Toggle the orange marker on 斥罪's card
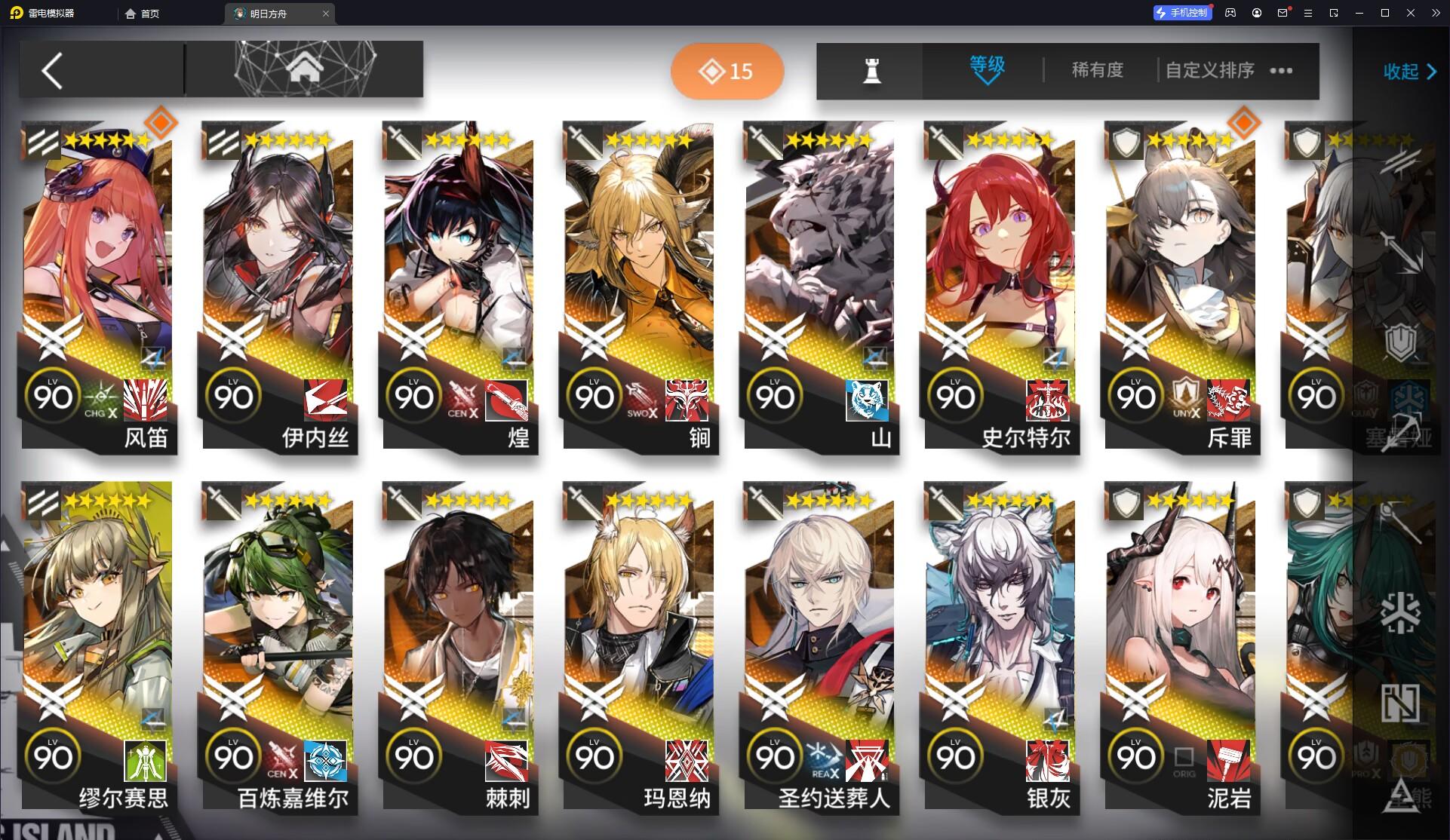The height and width of the screenshot is (840, 1450). (1243, 123)
